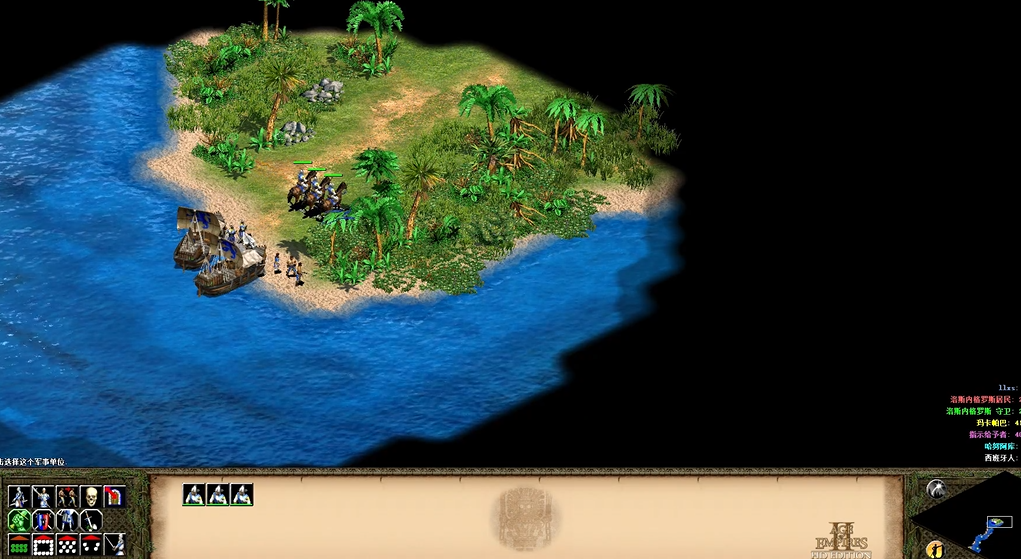Choose the guard command with lance knight

pyautogui.click(x=42, y=497)
